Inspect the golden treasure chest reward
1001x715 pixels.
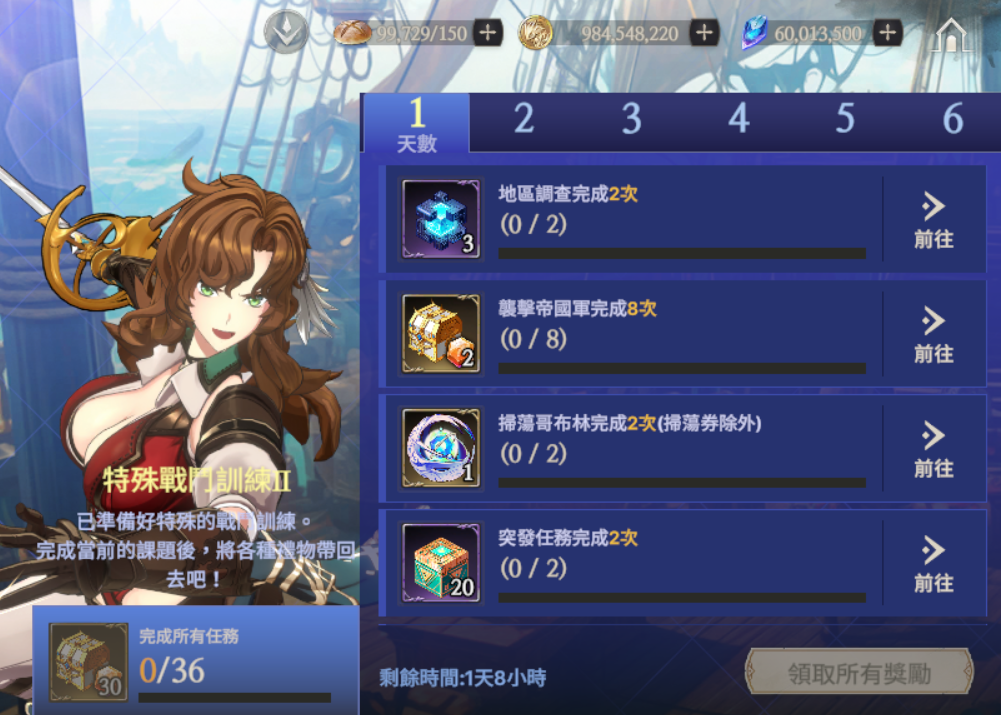tap(441, 334)
